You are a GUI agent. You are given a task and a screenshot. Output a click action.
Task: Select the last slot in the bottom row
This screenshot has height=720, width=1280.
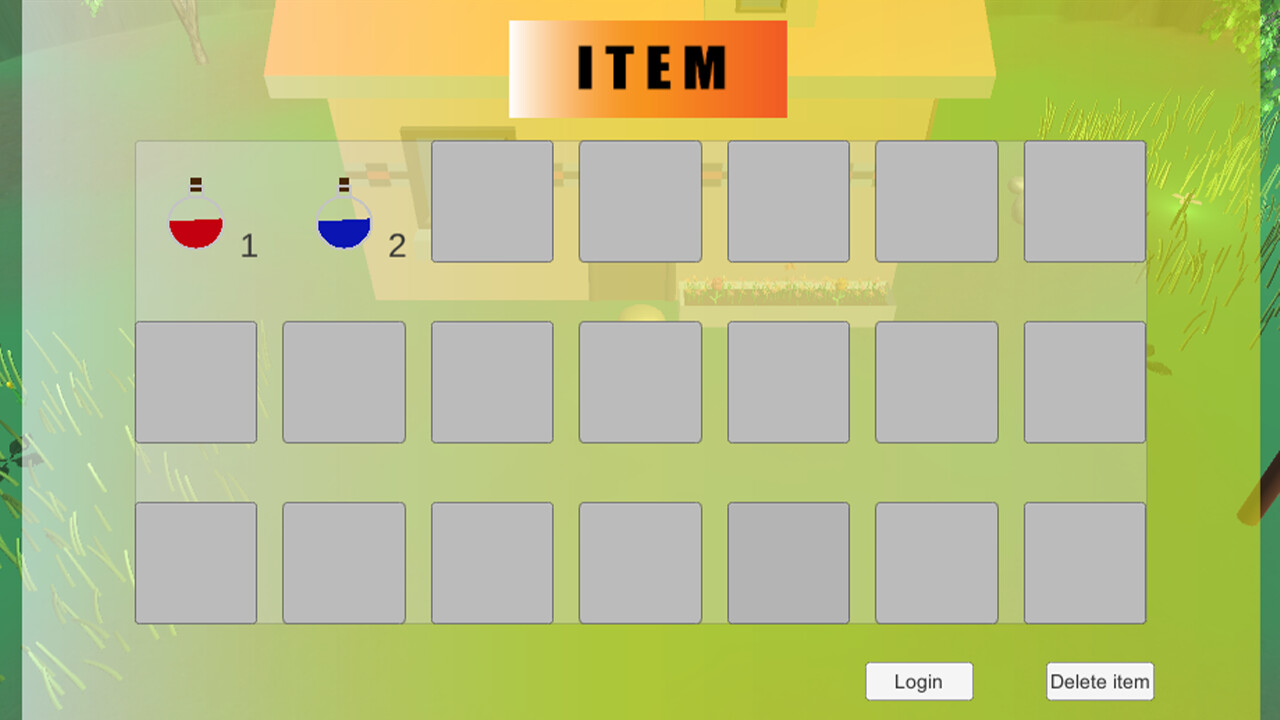(1084, 561)
